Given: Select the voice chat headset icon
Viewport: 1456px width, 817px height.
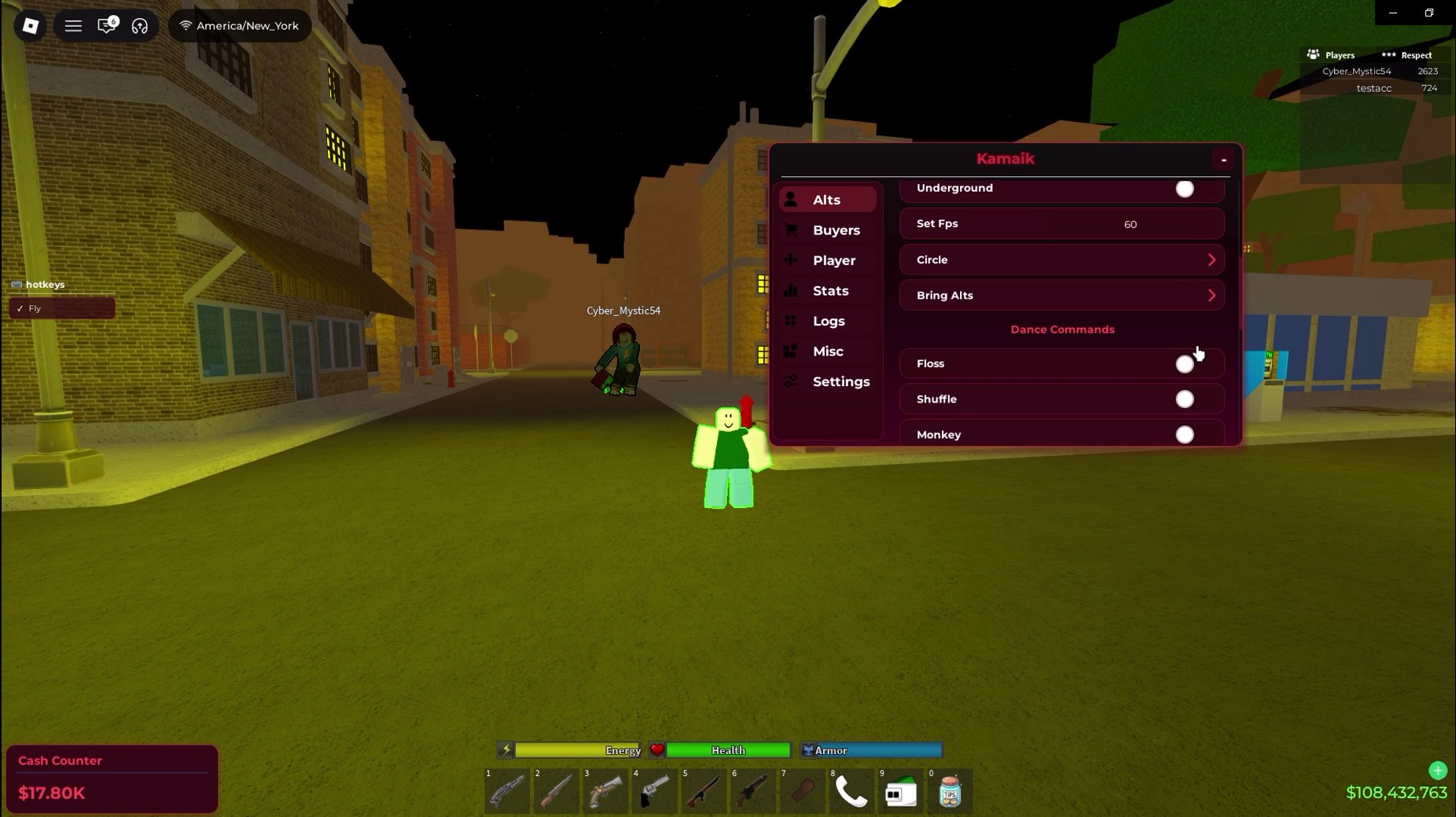Looking at the screenshot, I should pyautogui.click(x=140, y=25).
